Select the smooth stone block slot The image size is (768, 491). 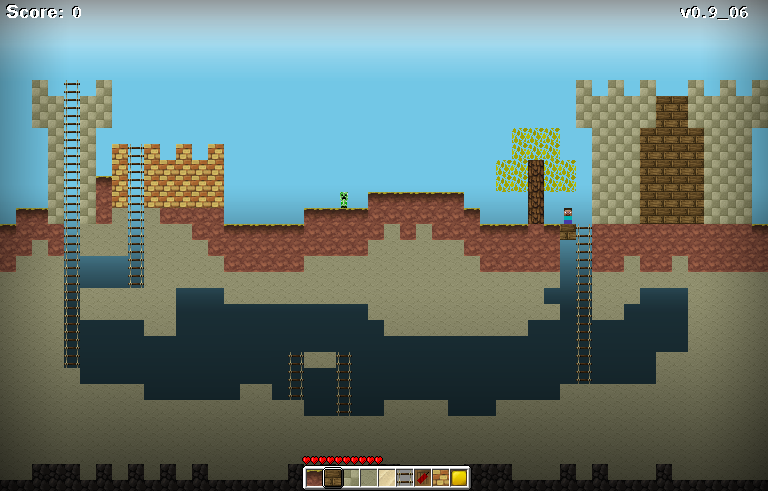(369, 478)
